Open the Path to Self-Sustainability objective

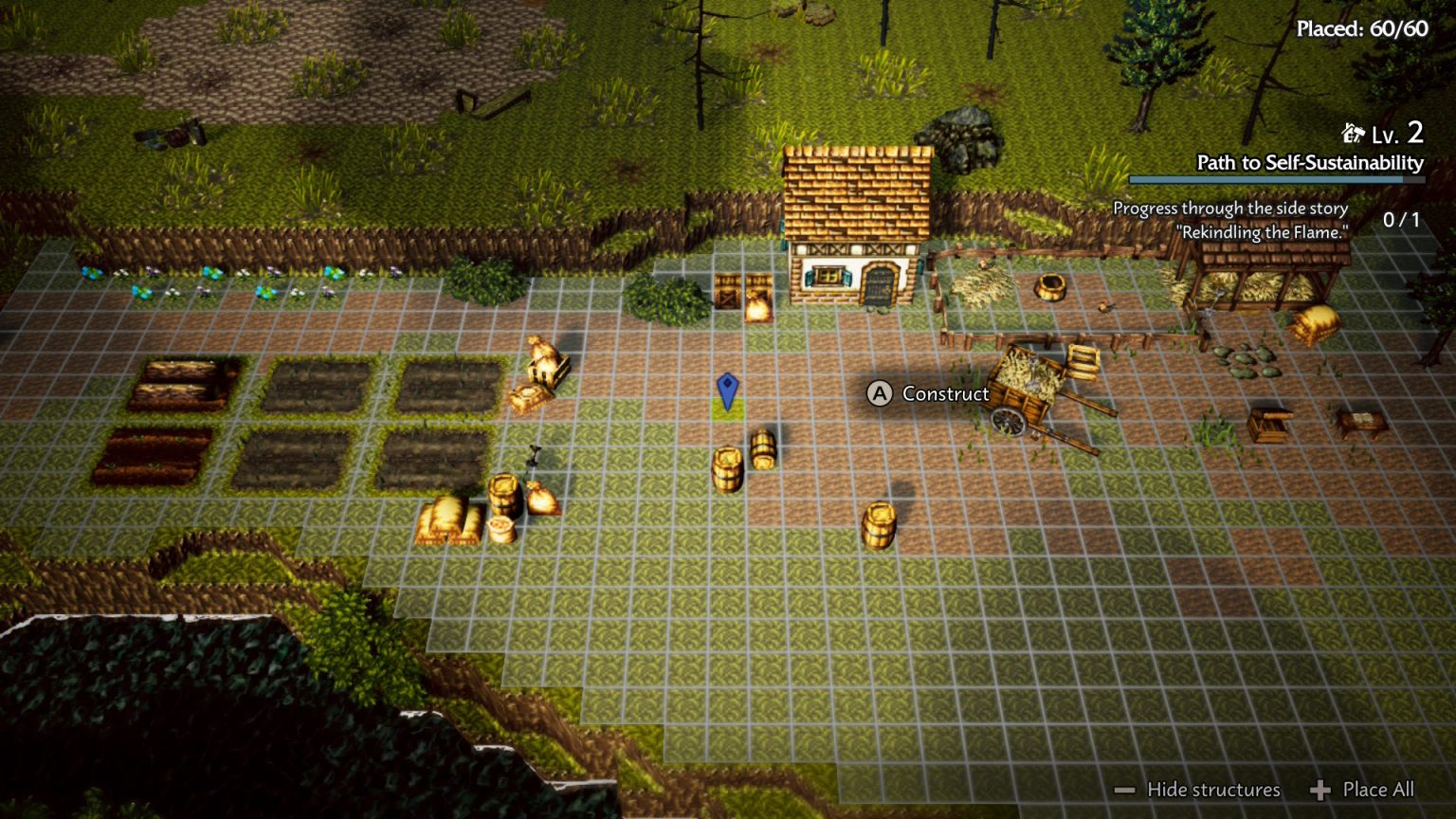click(x=1309, y=163)
